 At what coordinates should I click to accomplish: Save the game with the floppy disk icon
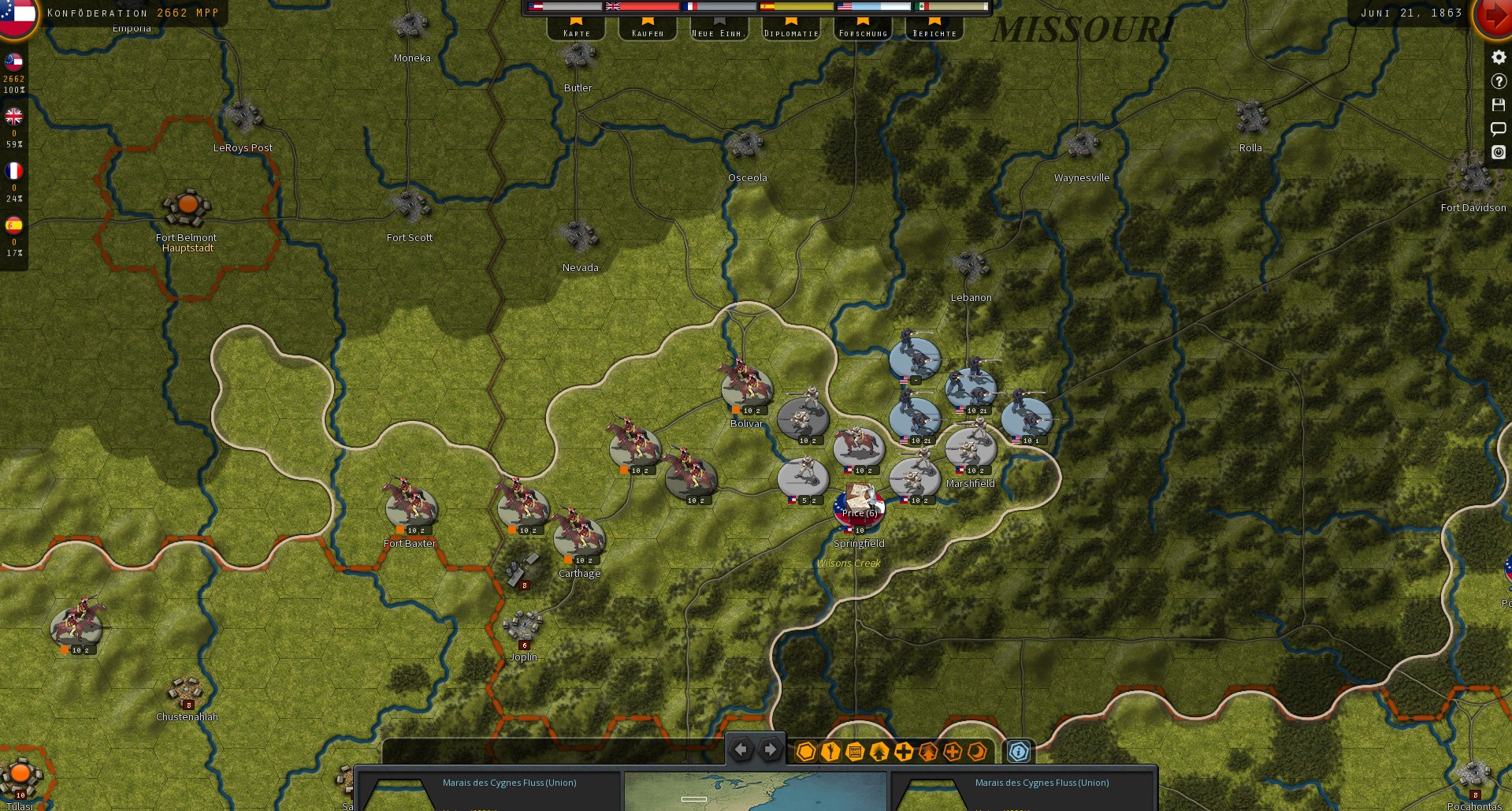(1498, 104)
